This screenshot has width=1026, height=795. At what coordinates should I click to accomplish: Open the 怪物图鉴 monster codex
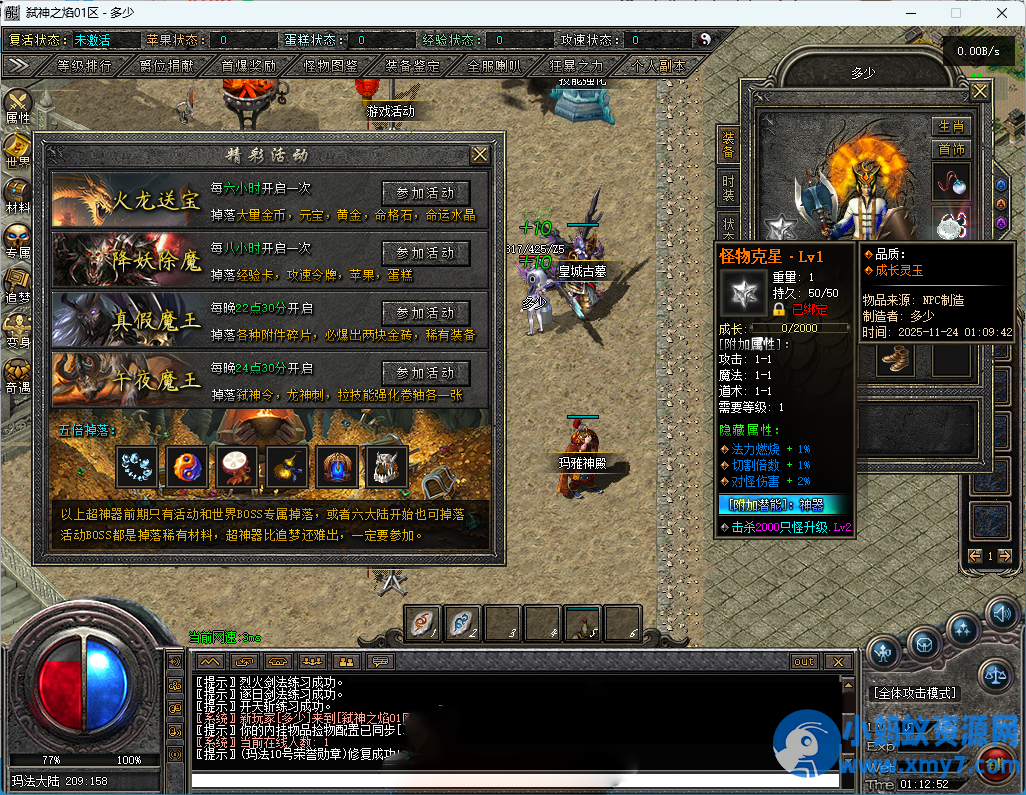coord(330,66)
